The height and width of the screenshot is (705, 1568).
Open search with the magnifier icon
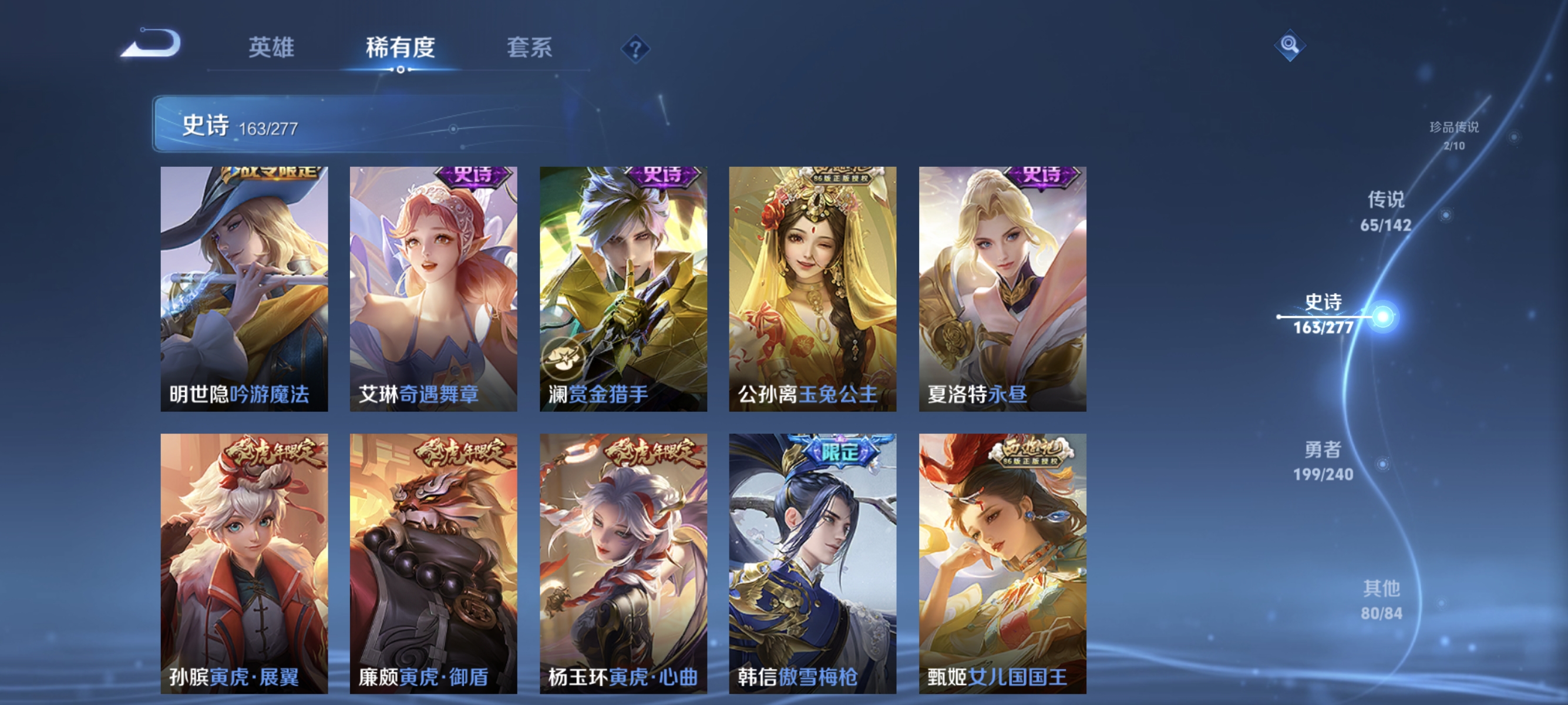point(1290,46)
